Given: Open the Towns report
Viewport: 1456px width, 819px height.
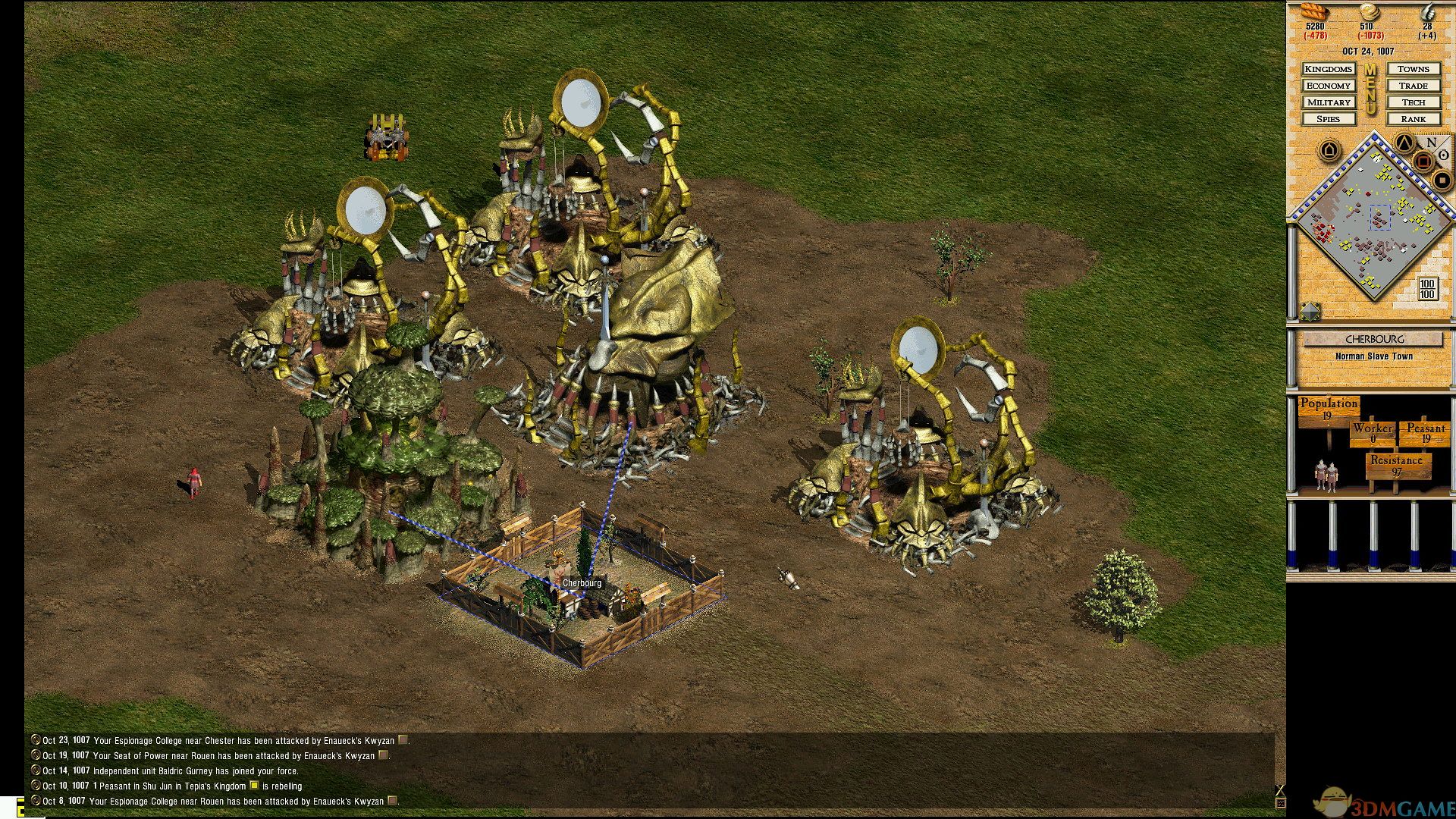Looking at the screenshot, I should (x=1414, y=69).
